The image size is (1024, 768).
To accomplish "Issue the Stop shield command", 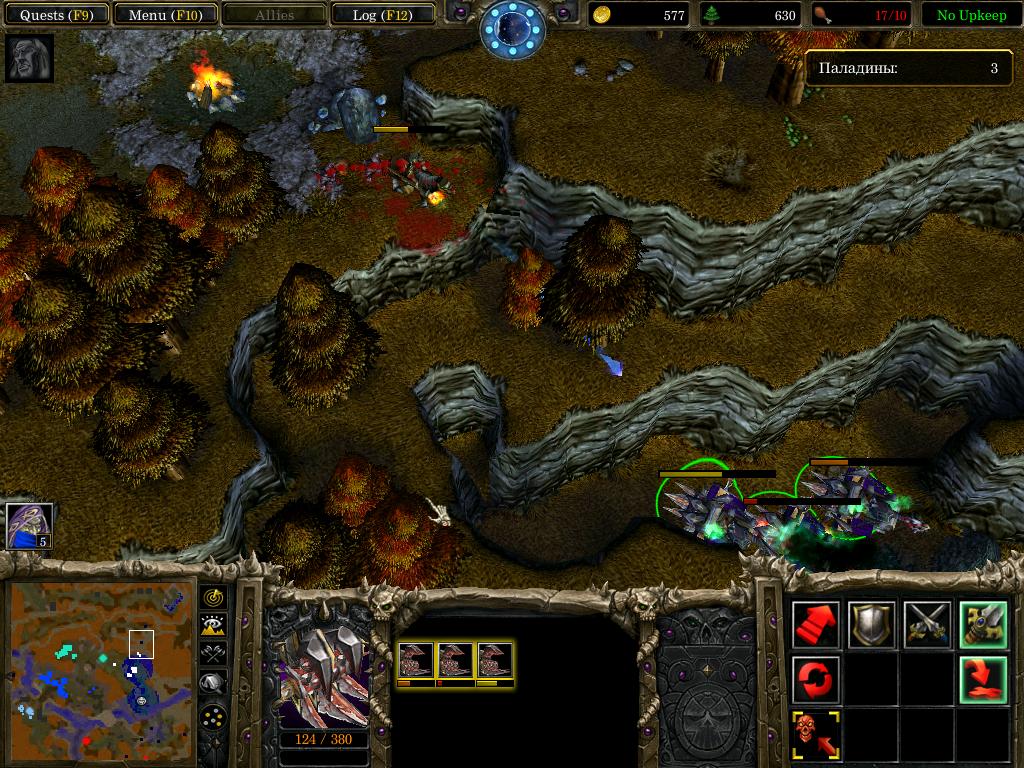I will click(x=870, y=625).
